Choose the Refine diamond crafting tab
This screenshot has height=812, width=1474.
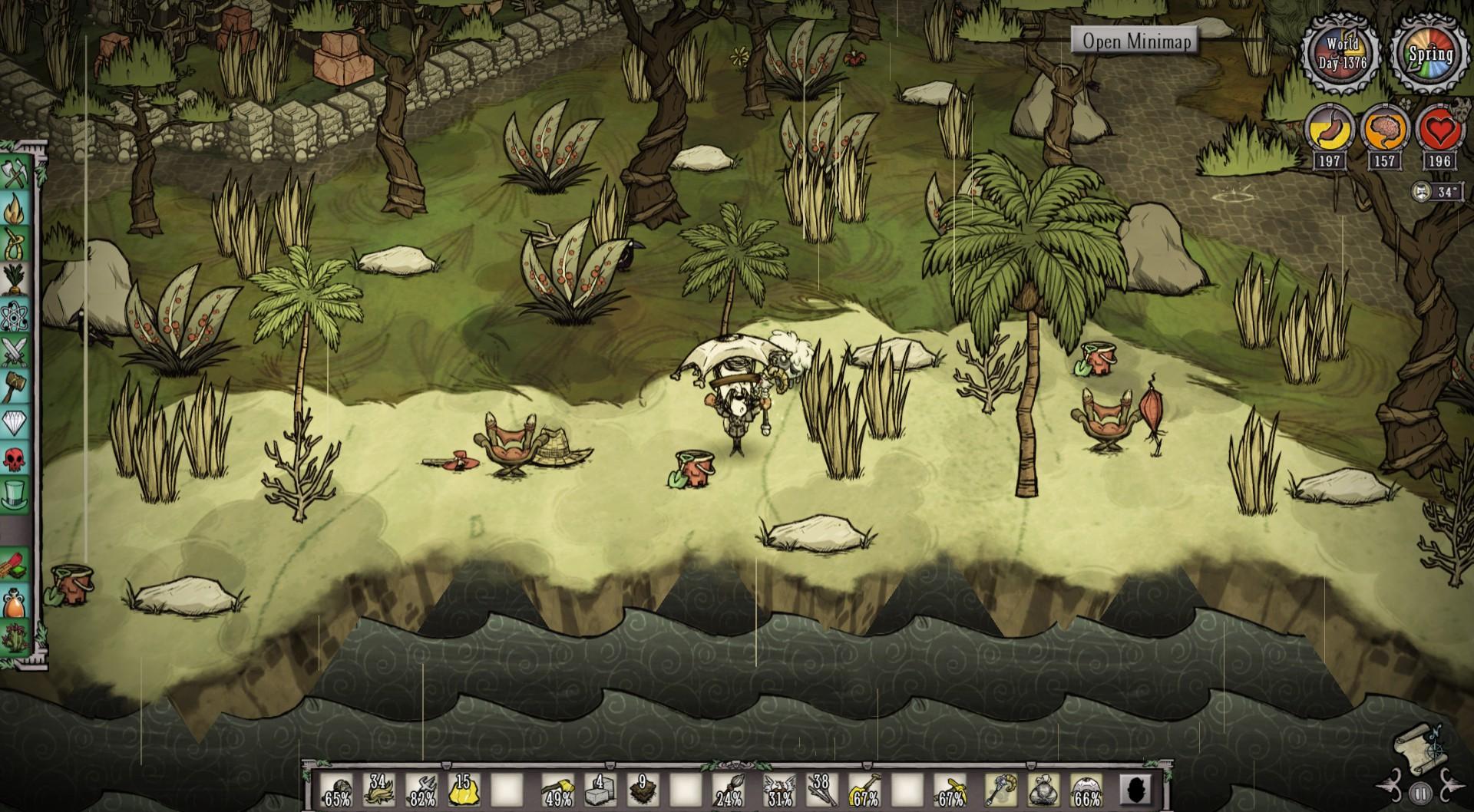tap(15, 423)
